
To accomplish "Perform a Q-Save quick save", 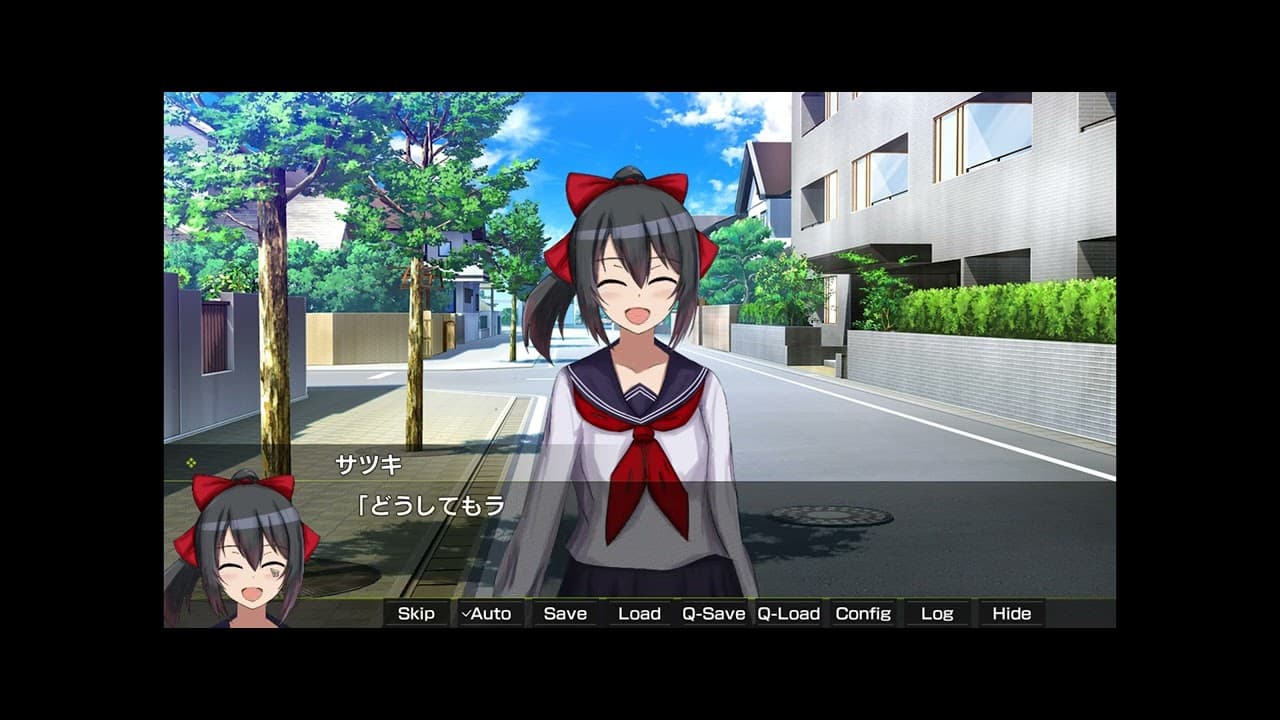I will (x=714, y=613).
